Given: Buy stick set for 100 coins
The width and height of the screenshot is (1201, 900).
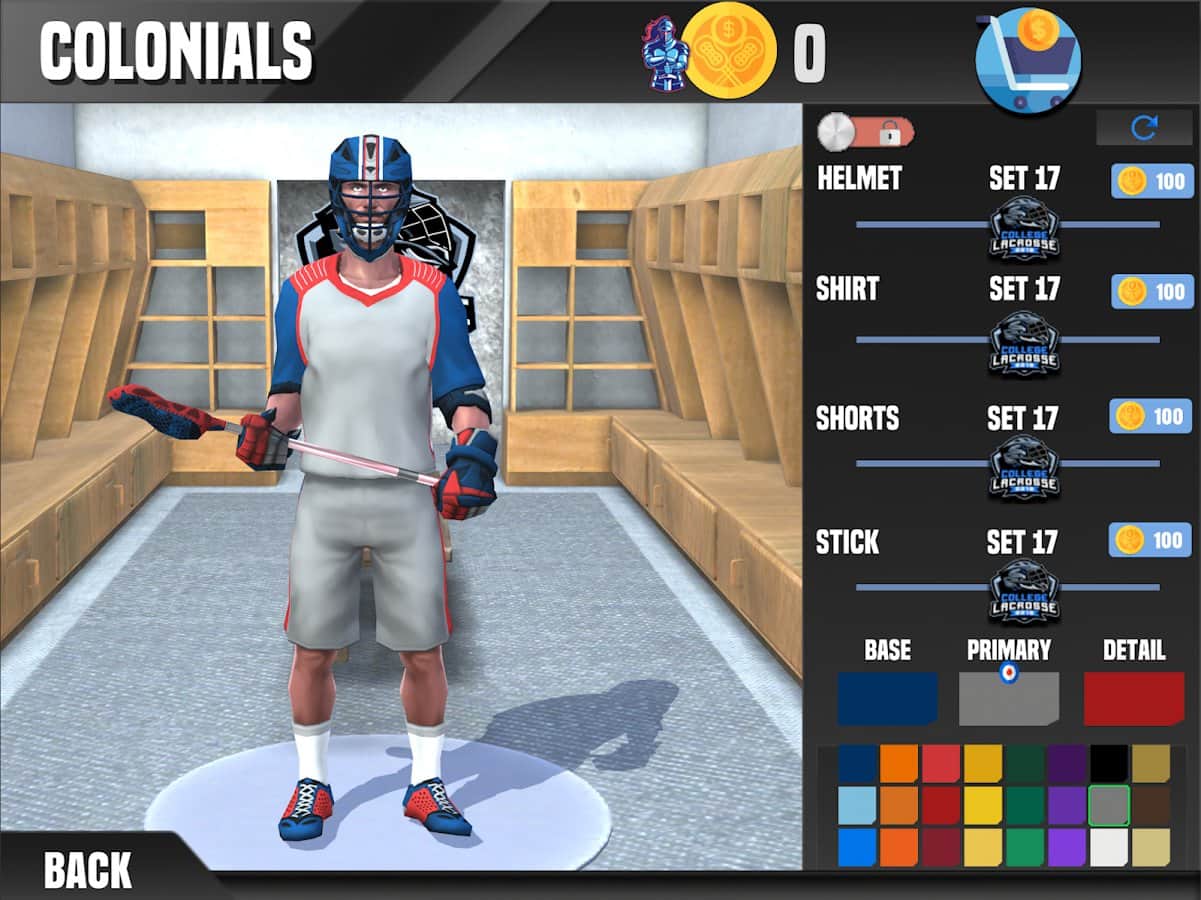Looking at the screenshot, I should coord(1151,540).
